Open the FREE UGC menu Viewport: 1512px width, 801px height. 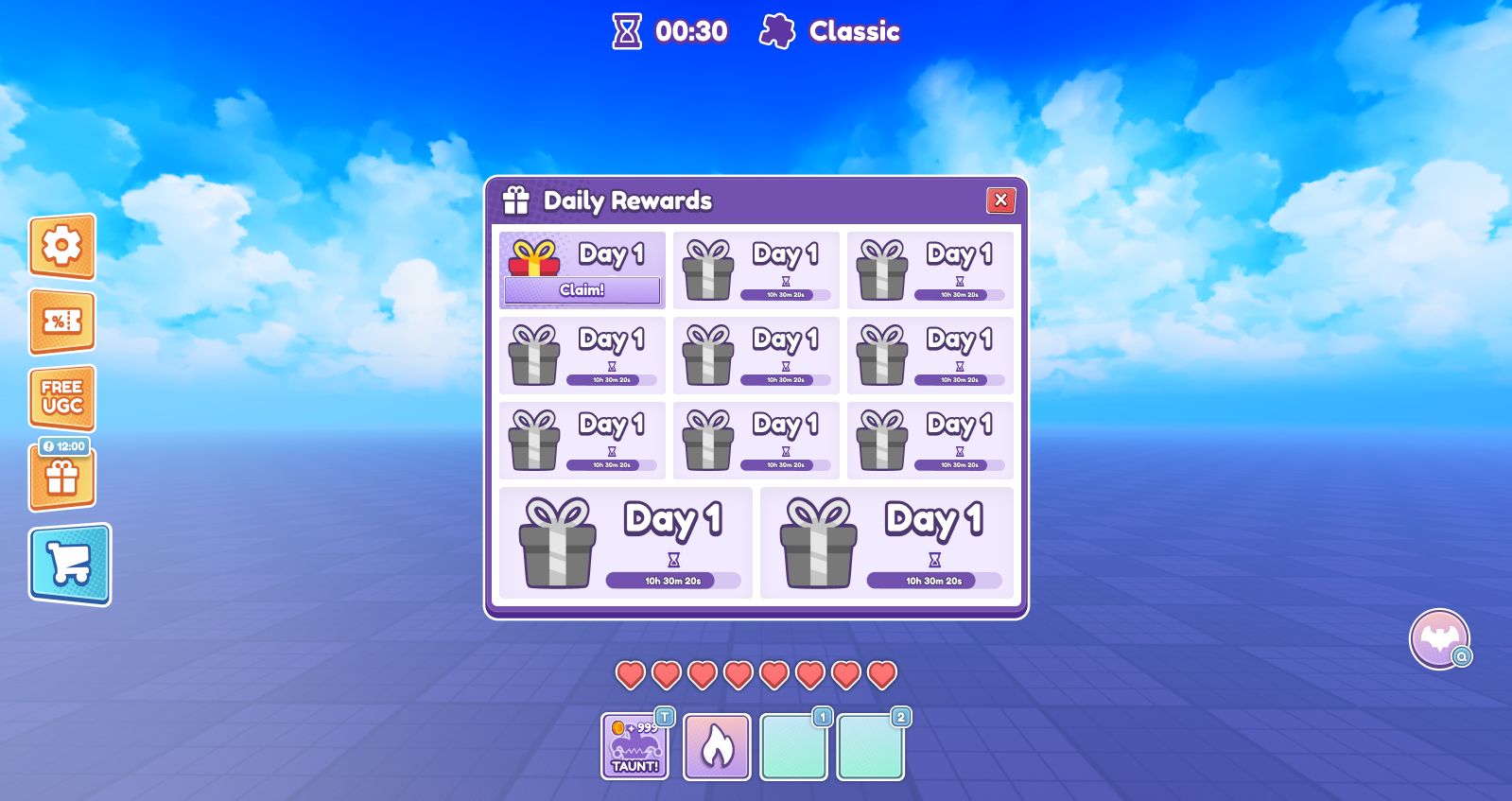pyautogui.click(x=62, y=397)
